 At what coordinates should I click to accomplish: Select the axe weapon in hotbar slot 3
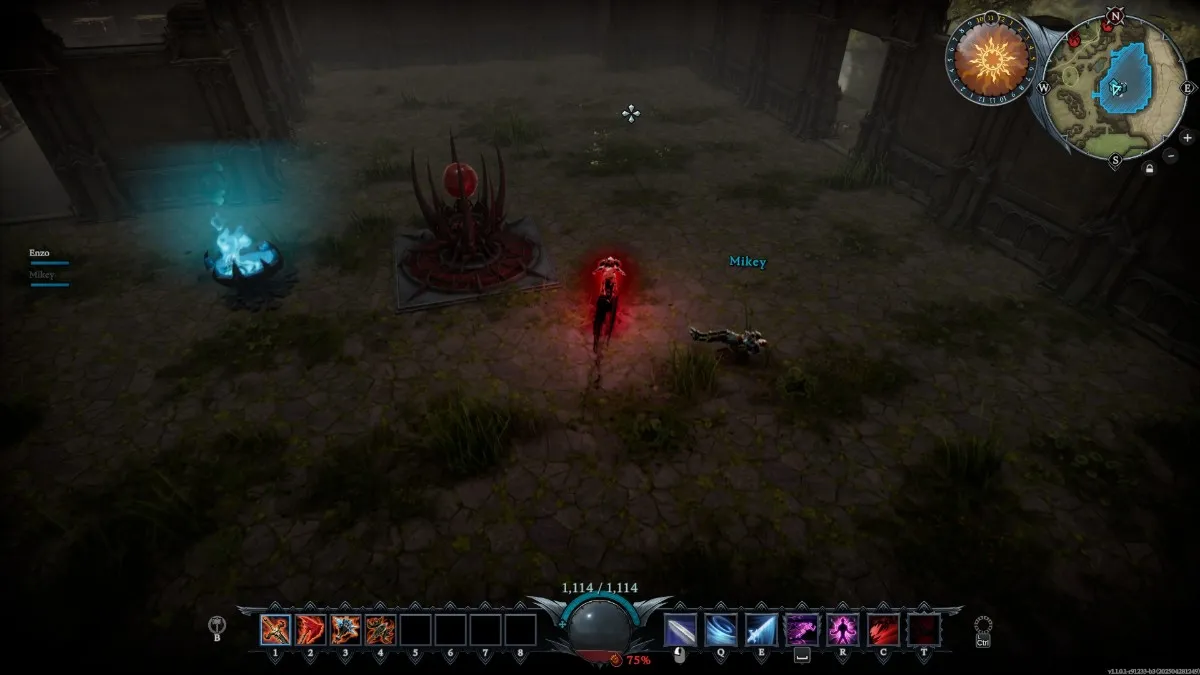(x=345, y=629)
